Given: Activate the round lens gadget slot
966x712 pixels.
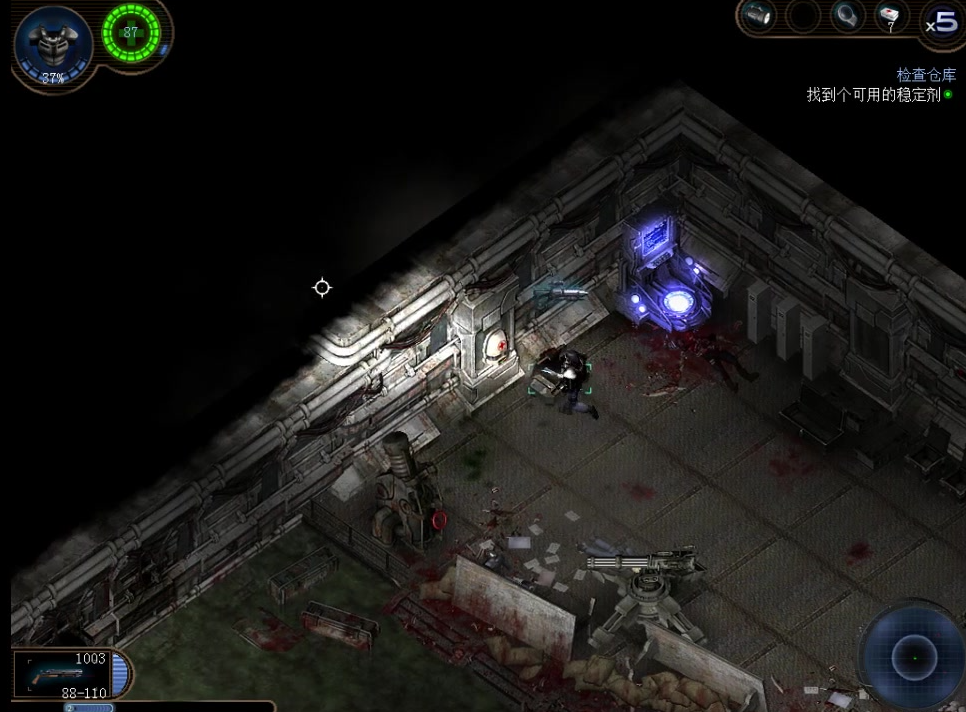Looking at the screenshot, I should coord(846,17).
